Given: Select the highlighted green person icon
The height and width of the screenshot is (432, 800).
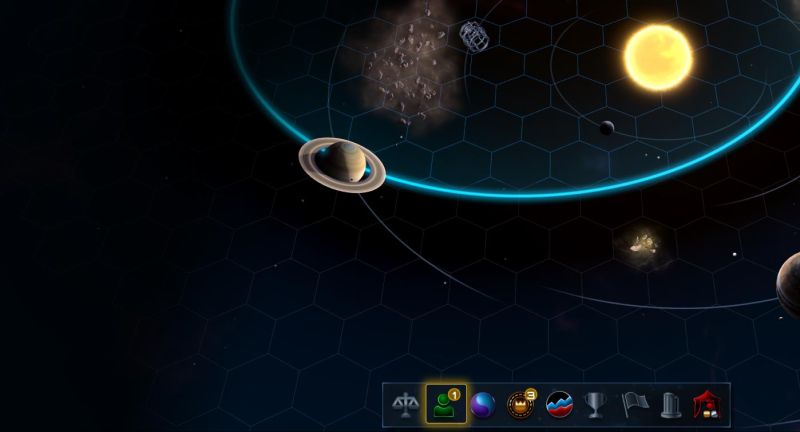Looking at the screenshot, I should pos(443,405).
